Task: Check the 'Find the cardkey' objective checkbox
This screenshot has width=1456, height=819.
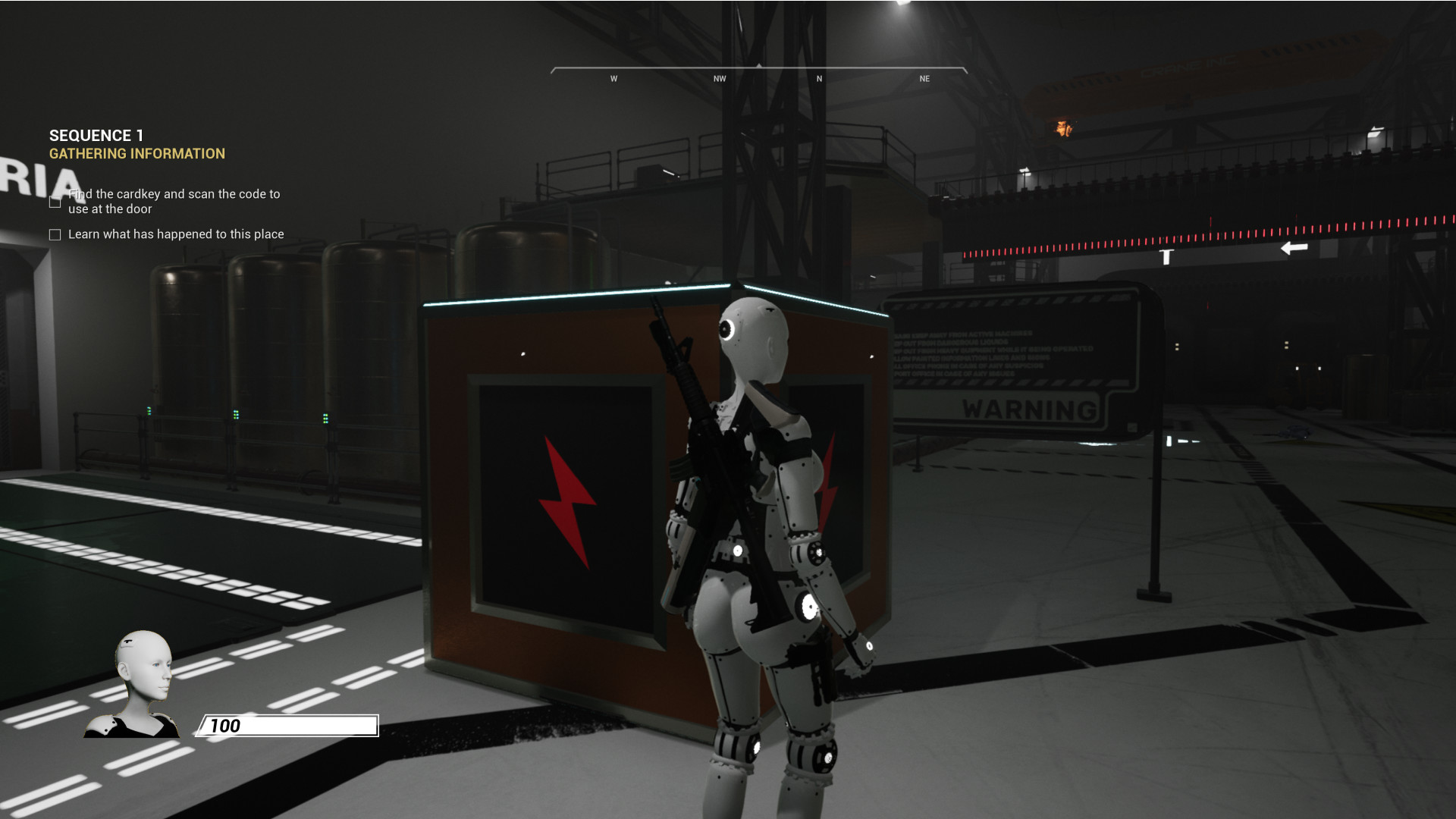Action: point(53,202)
